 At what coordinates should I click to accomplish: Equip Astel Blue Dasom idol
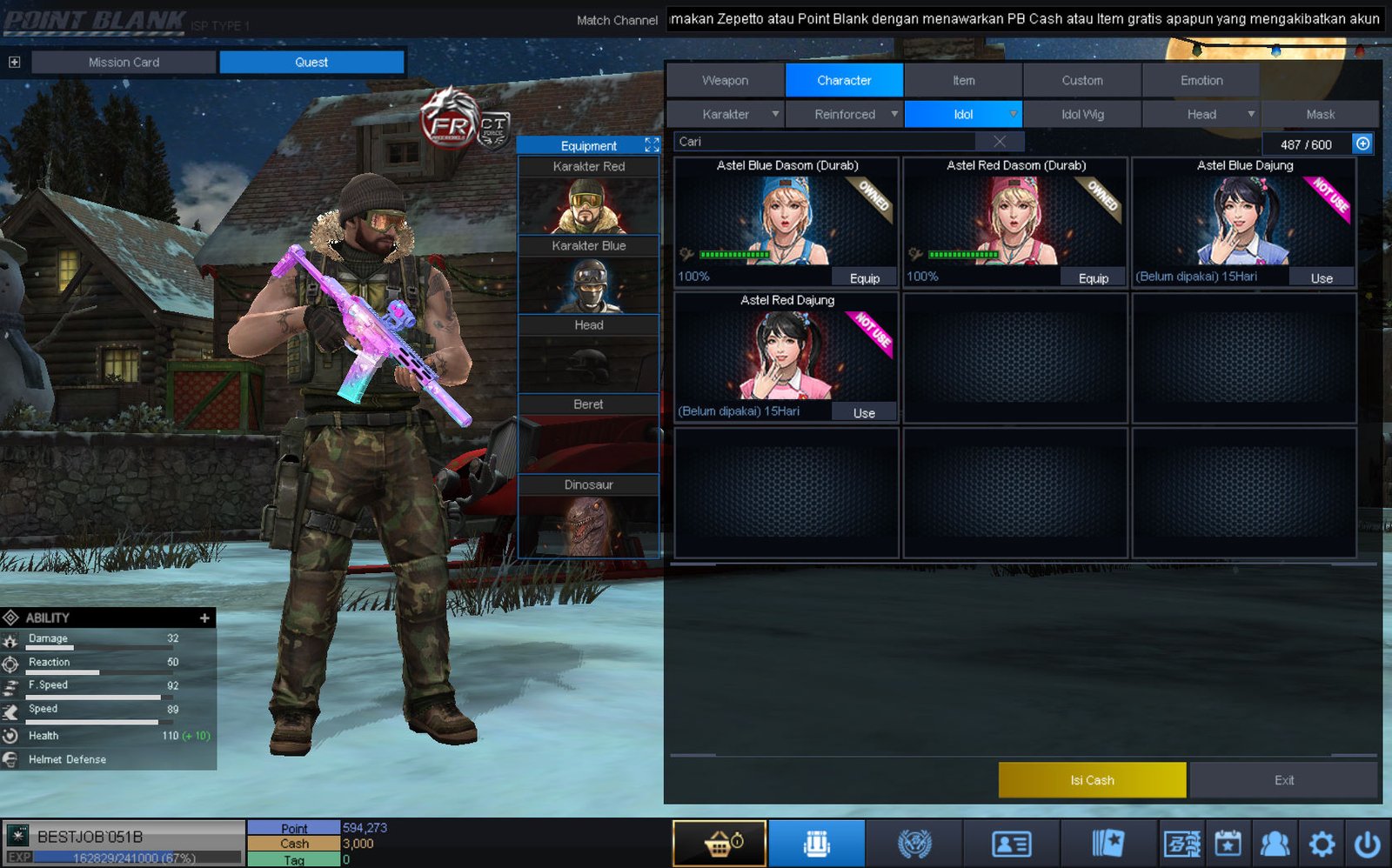(864, 278)
